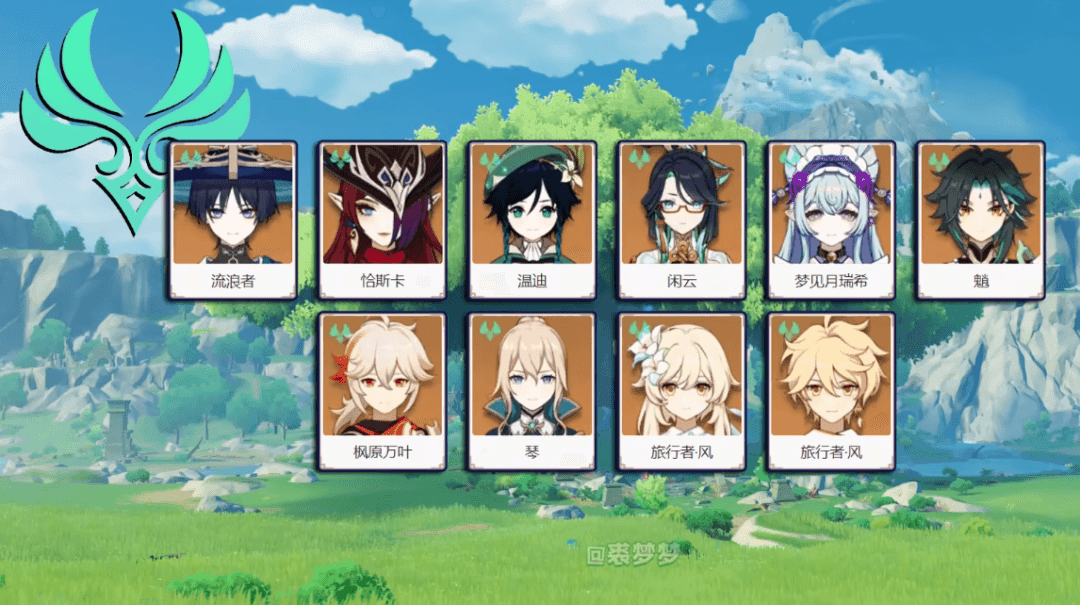
Task: Pick the male 旅行者·风 traveler card
Action: coord(832,392)
